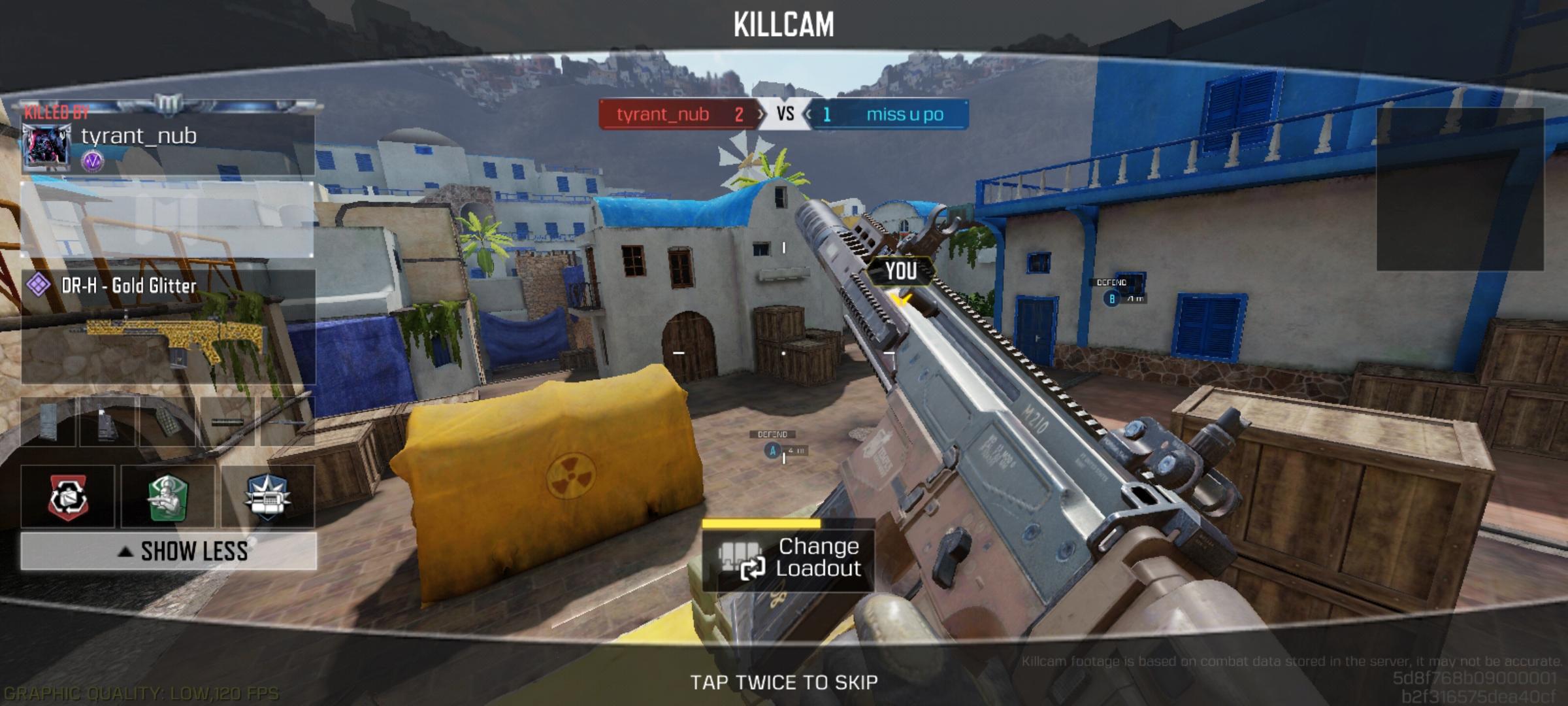The image size is (1568, 706).
Task: Tap the TAP TWICE TO SKIP prompt
Action: pyautogui.click(x=784, y=681)
